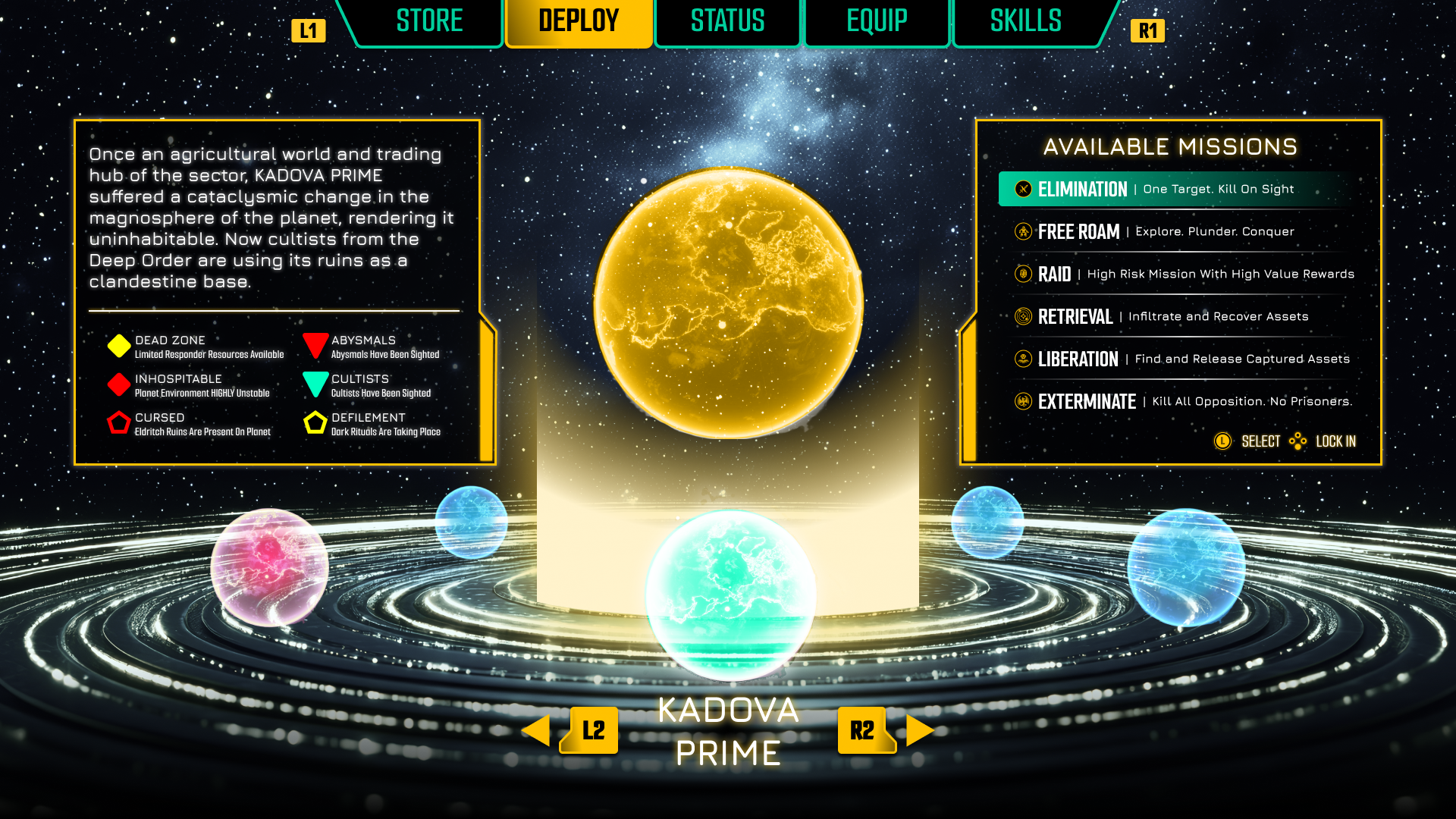Image resolution: width=1456 pixels, height=819 pixels.
Task: Click the RETRIEVAL mission icon
Action: click(x=1022, y=316)
